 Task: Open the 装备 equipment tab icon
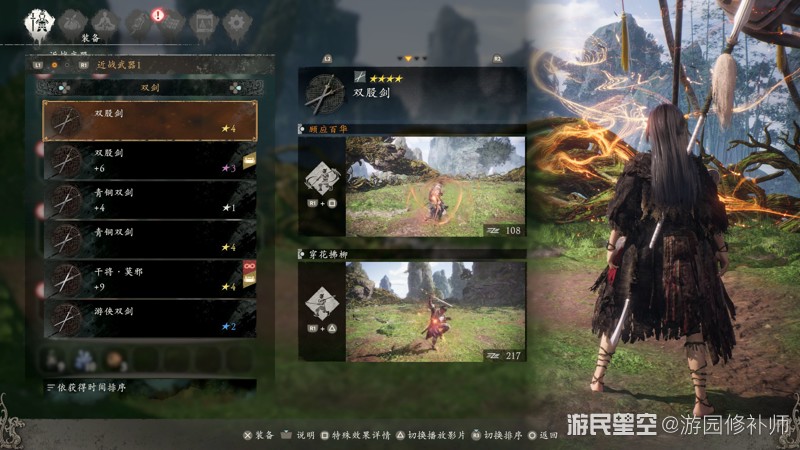click(x=40, y=20)
